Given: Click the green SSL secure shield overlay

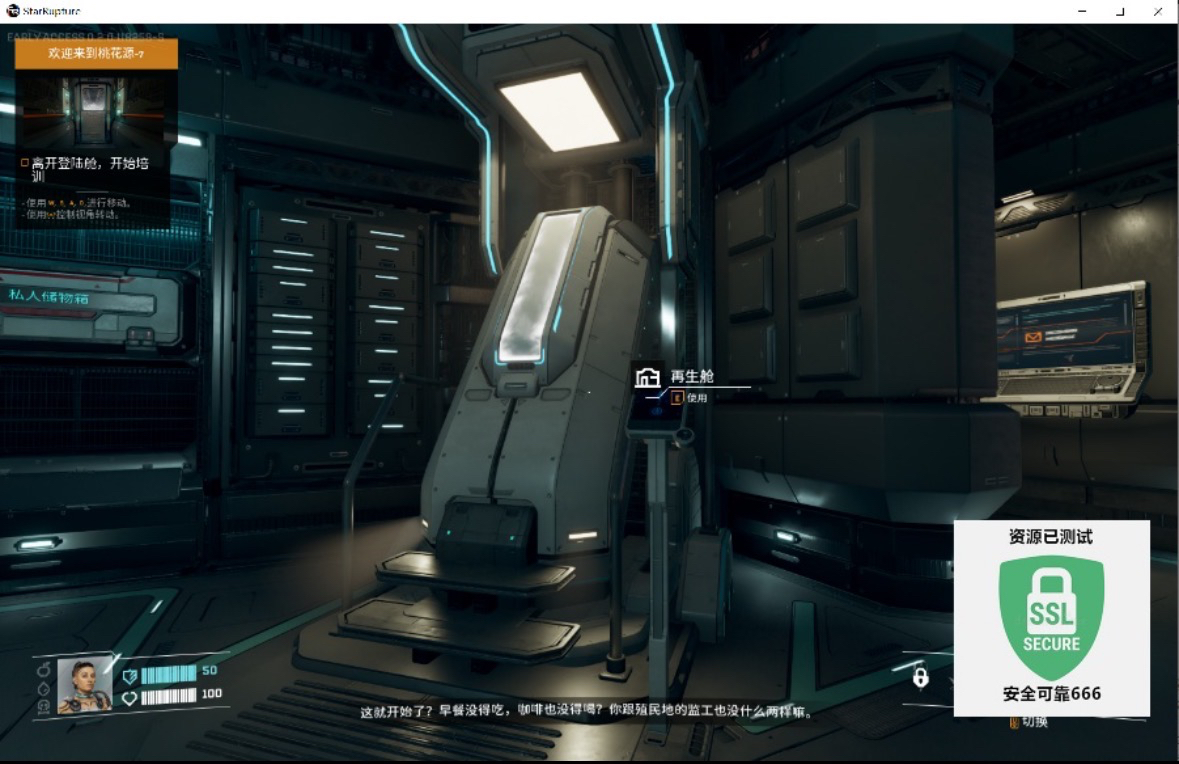Looking at the screenshot, I should pos(1051,617).
